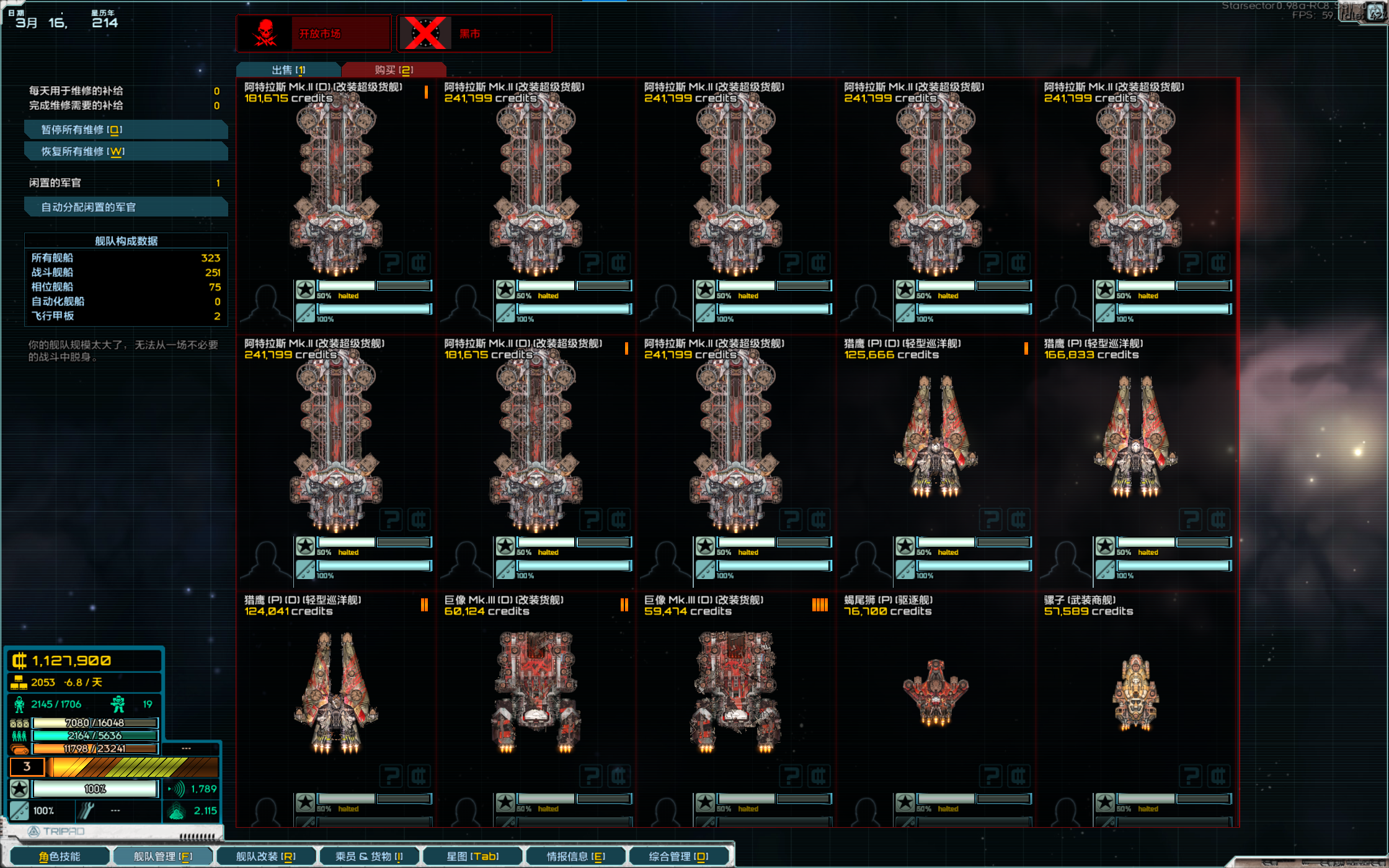The image size is (1389, 868).
Task: Select the 骡子 armed merchant ship
Action: (x=1135, y=692)
